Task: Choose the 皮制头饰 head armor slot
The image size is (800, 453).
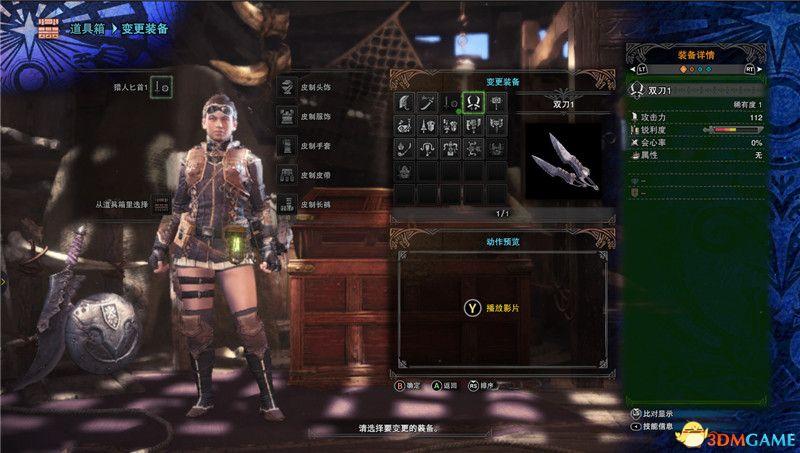Action: pos(287,87)
